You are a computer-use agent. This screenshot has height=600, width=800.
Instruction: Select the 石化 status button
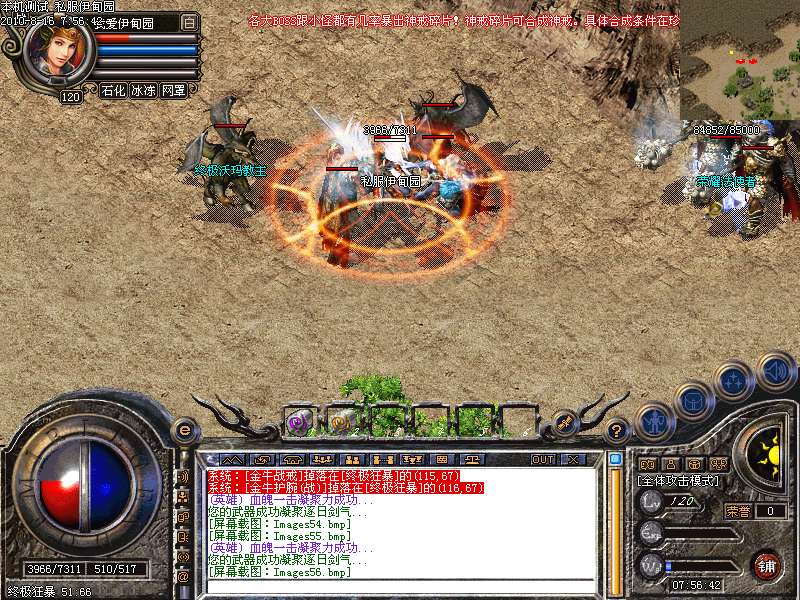pyautogui.click(x=113, y=90)
